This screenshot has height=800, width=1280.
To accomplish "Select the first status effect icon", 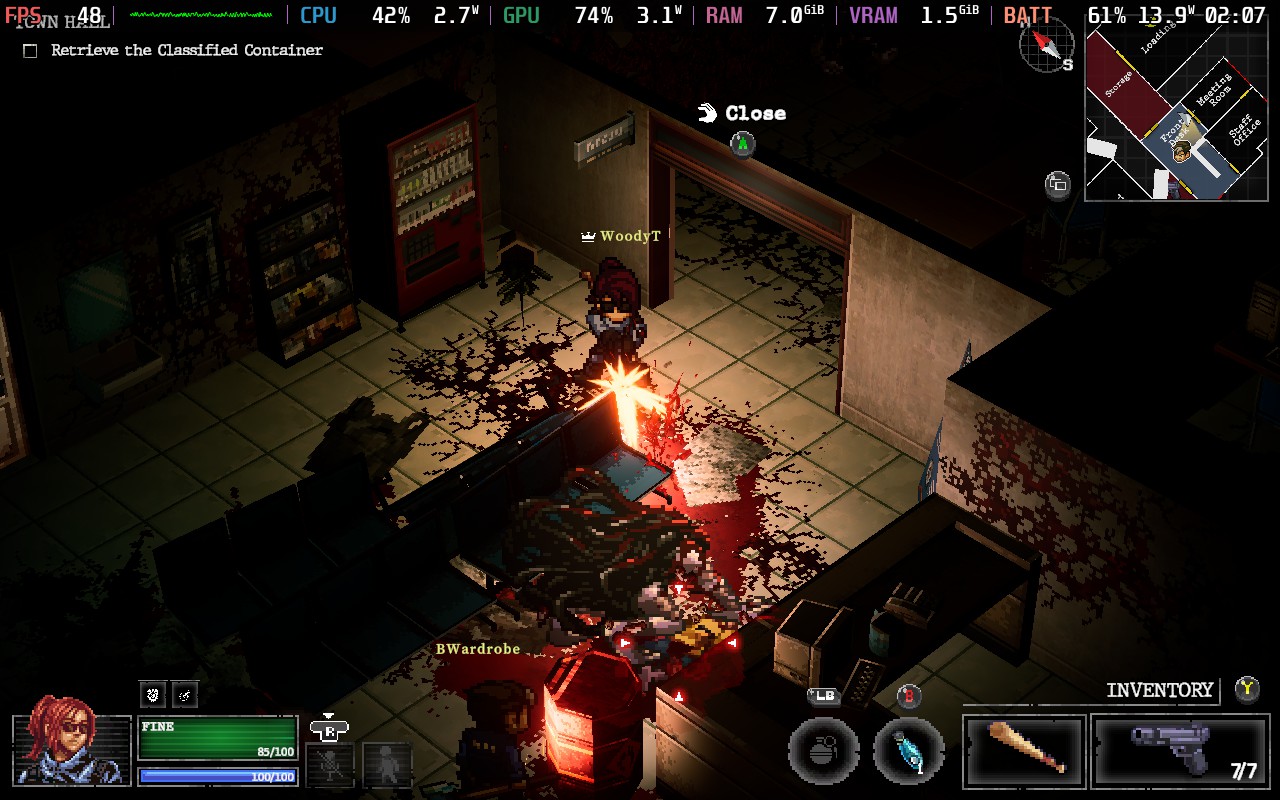I will [x=152, y=693].
